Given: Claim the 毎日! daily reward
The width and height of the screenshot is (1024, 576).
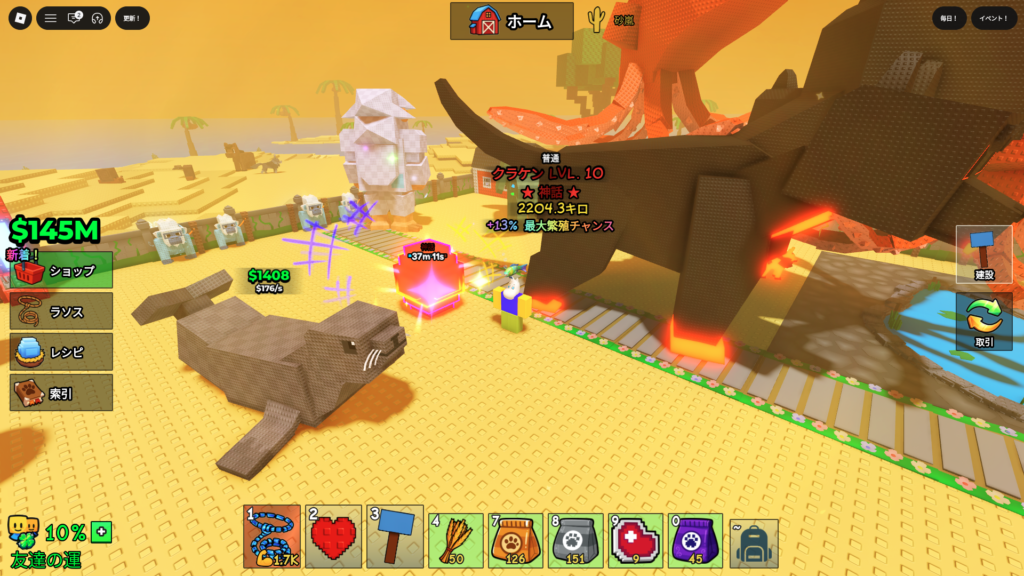Looking at the screenshot, I should pos(949,18).
